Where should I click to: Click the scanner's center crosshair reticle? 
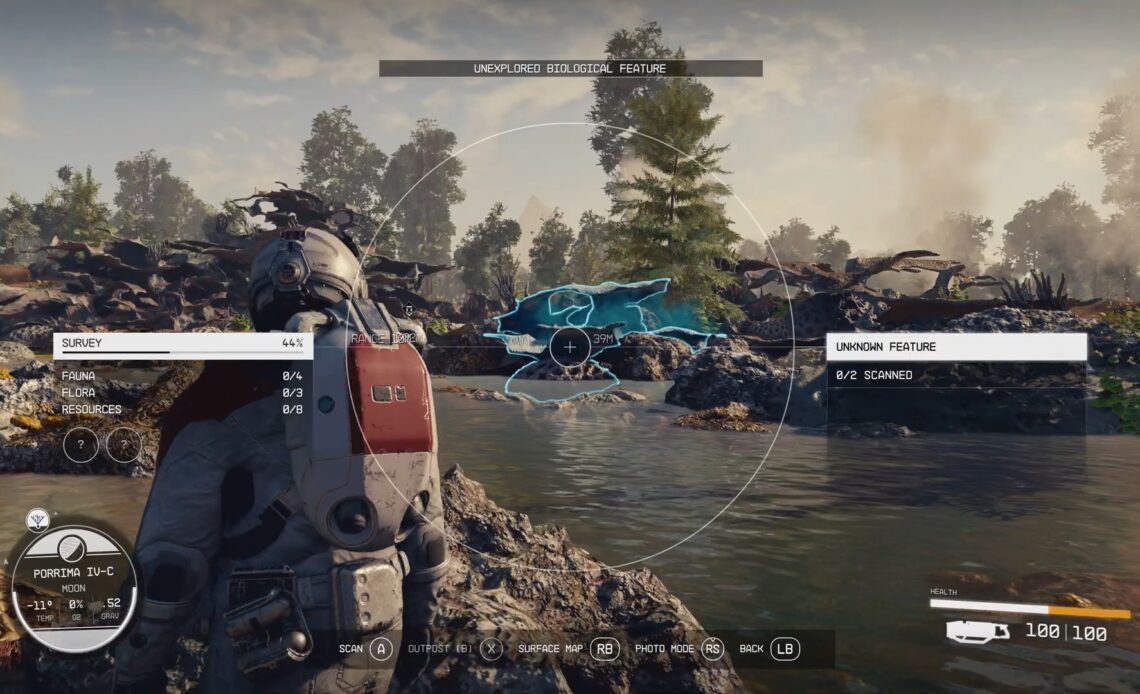pyautogui.click(x=569, y=347)
